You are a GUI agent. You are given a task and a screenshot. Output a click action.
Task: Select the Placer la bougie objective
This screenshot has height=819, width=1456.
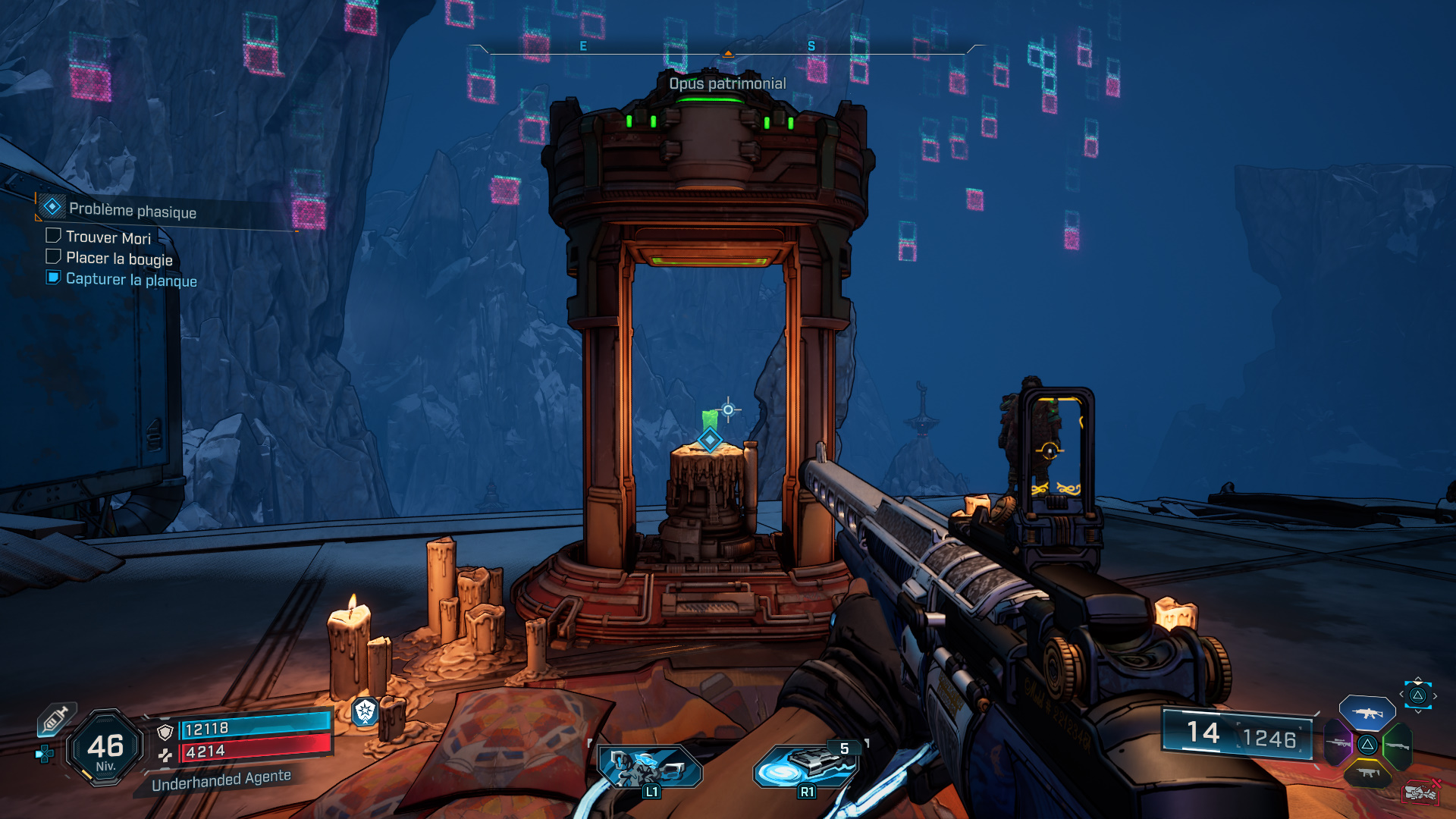click(118, 259)
